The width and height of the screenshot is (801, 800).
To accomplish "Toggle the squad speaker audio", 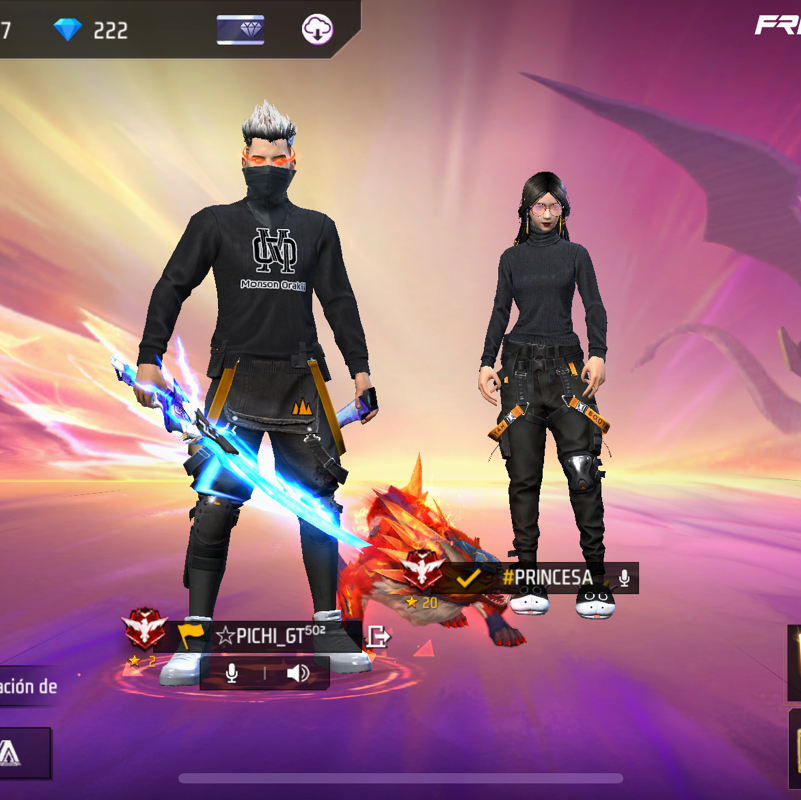I will [298, 673].
